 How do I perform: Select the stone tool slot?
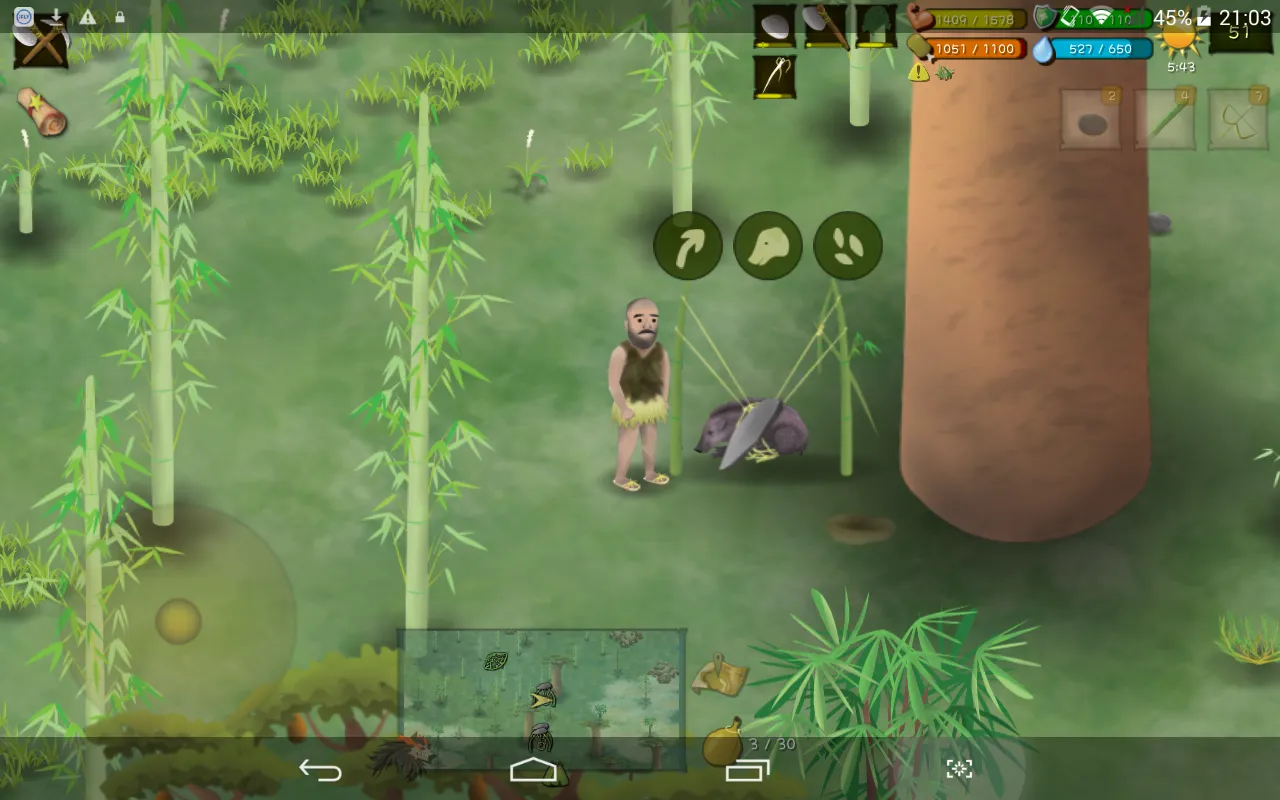(774, 27)
